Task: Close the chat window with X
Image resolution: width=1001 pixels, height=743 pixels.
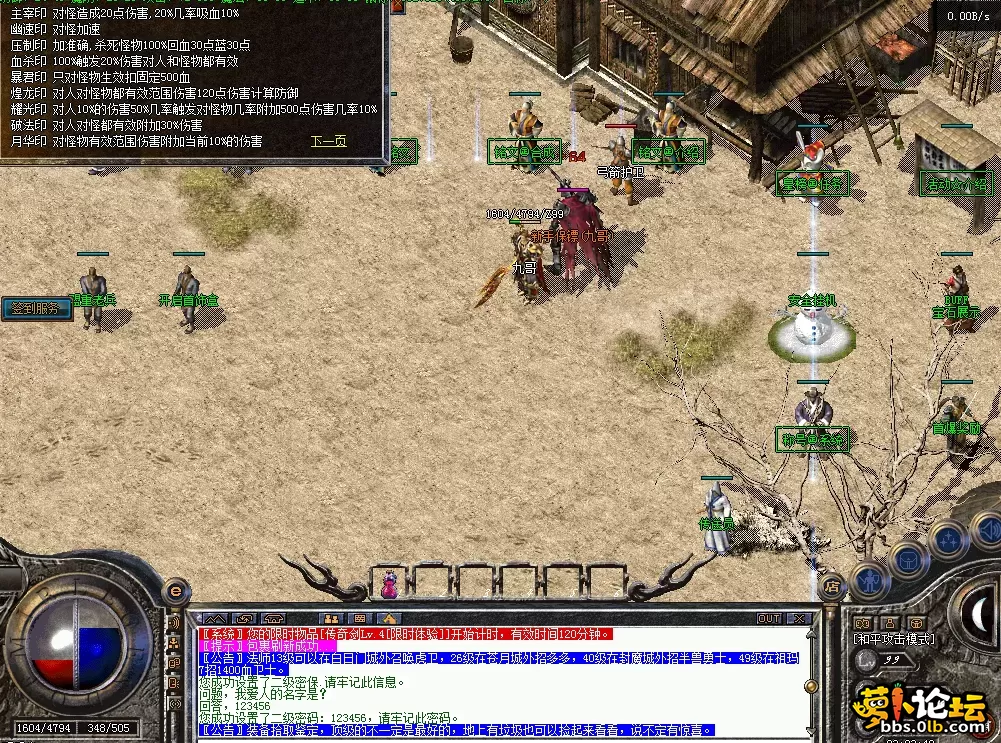Action: [x=798, y=618]
